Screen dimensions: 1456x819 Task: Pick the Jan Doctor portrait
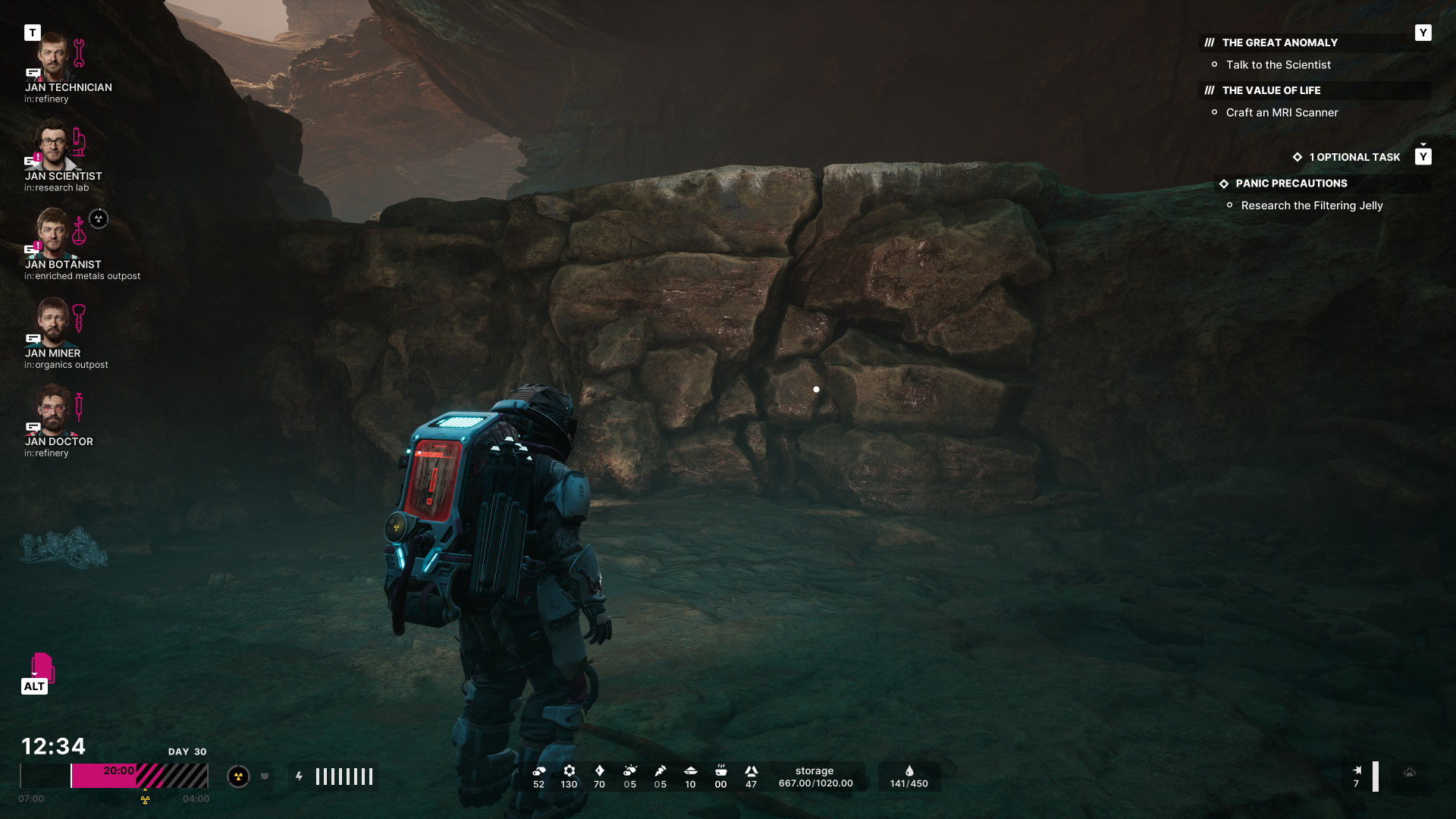point(53,411)
